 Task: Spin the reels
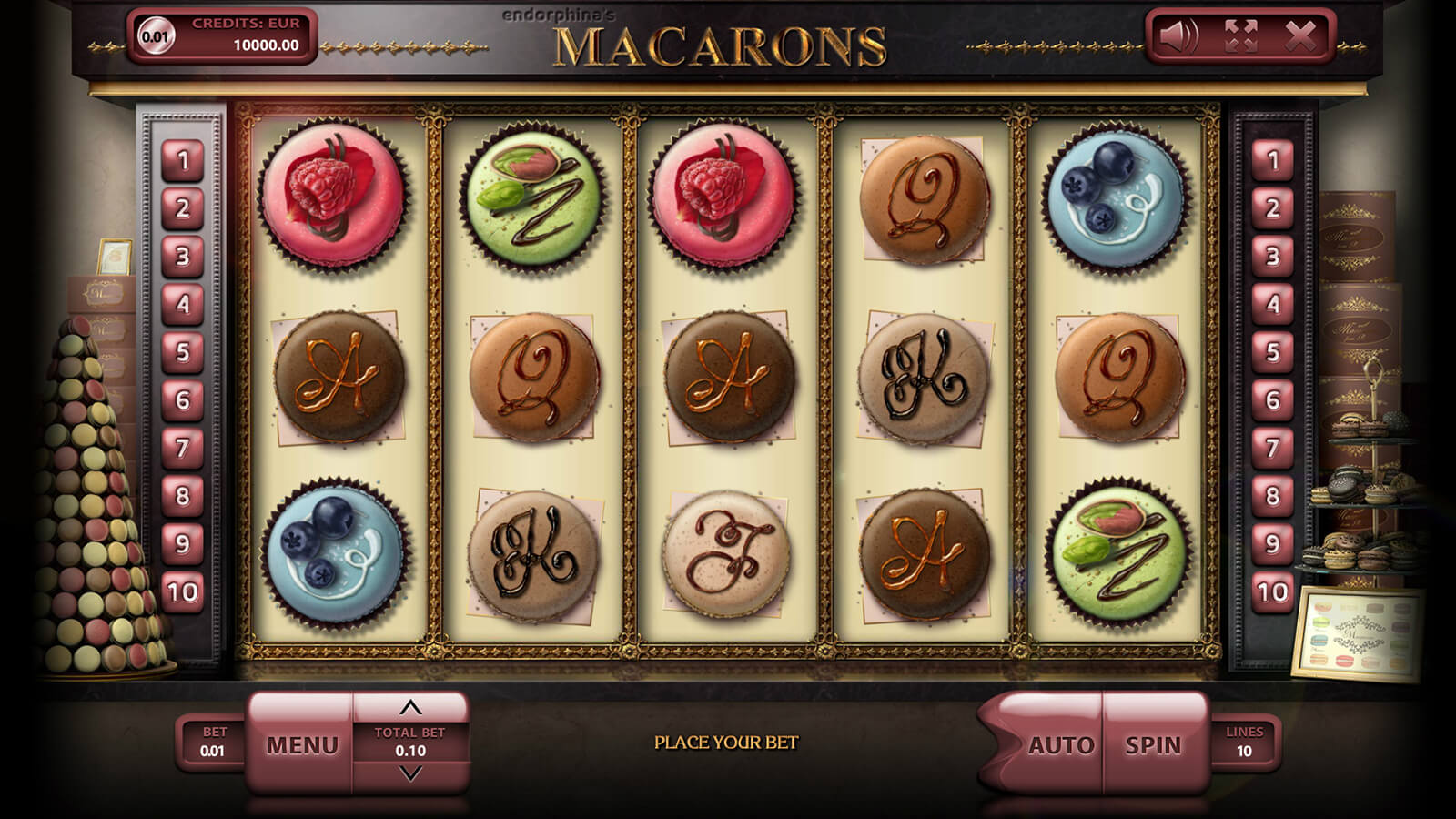tap(1153, 745)
